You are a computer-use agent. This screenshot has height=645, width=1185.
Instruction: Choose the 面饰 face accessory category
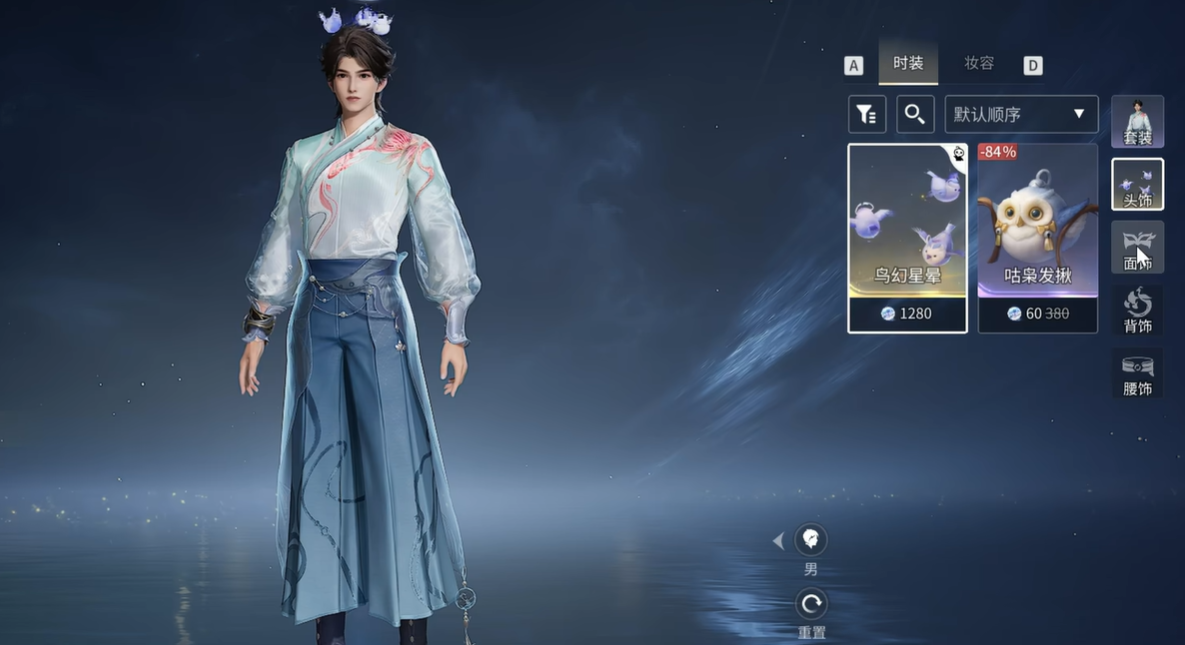coord(1137,247)
